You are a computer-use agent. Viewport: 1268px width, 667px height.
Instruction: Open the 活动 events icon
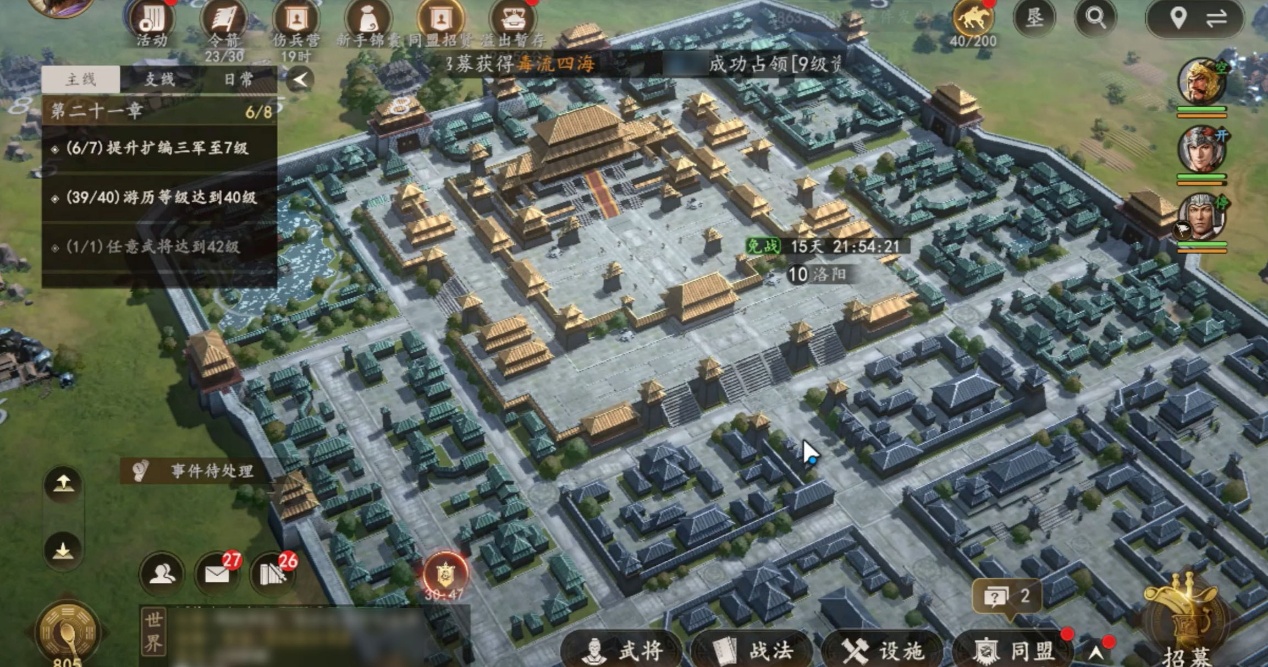(x=151, y=21)
